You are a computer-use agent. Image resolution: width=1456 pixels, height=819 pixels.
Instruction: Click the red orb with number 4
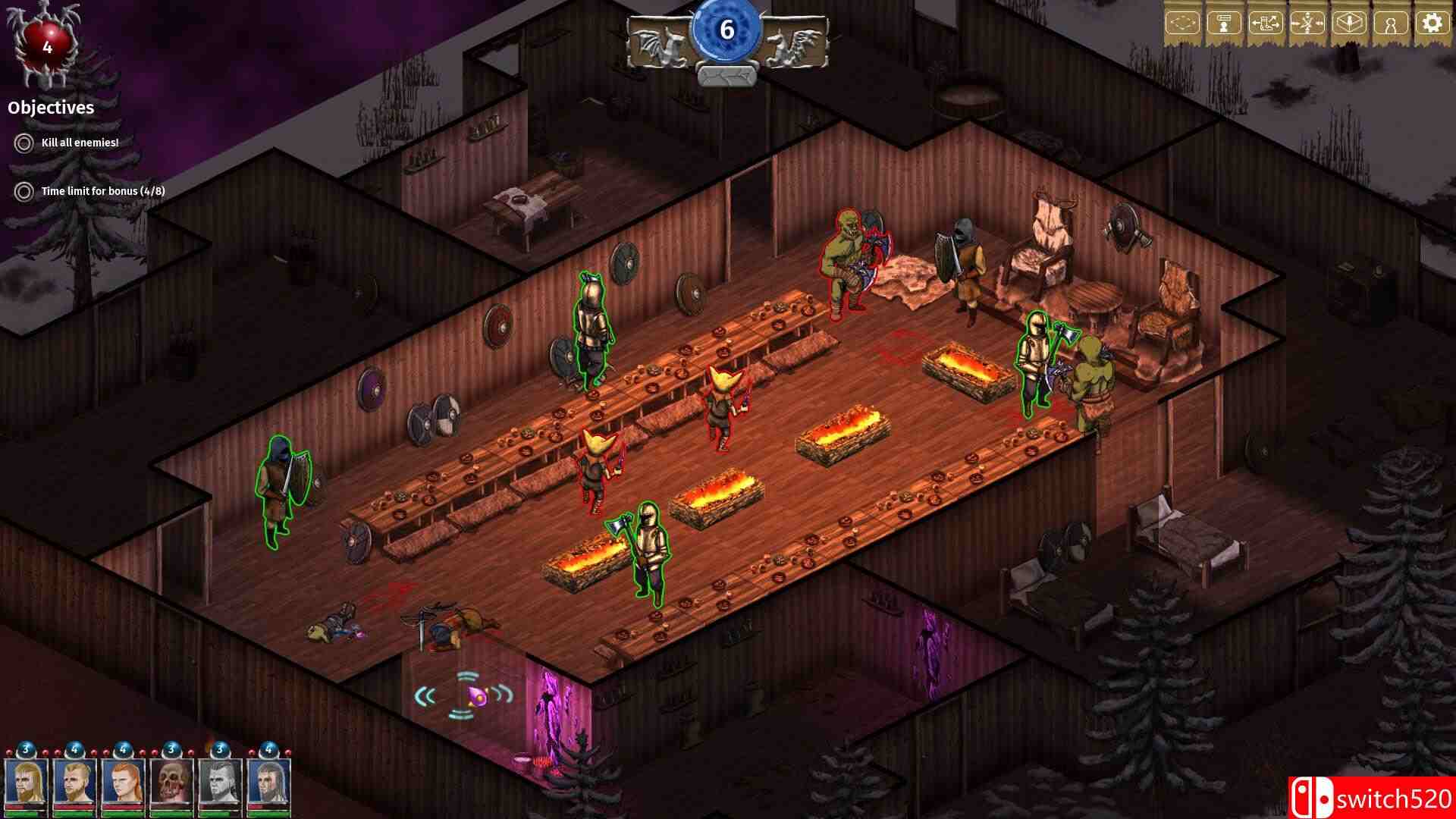coord(47,47)
